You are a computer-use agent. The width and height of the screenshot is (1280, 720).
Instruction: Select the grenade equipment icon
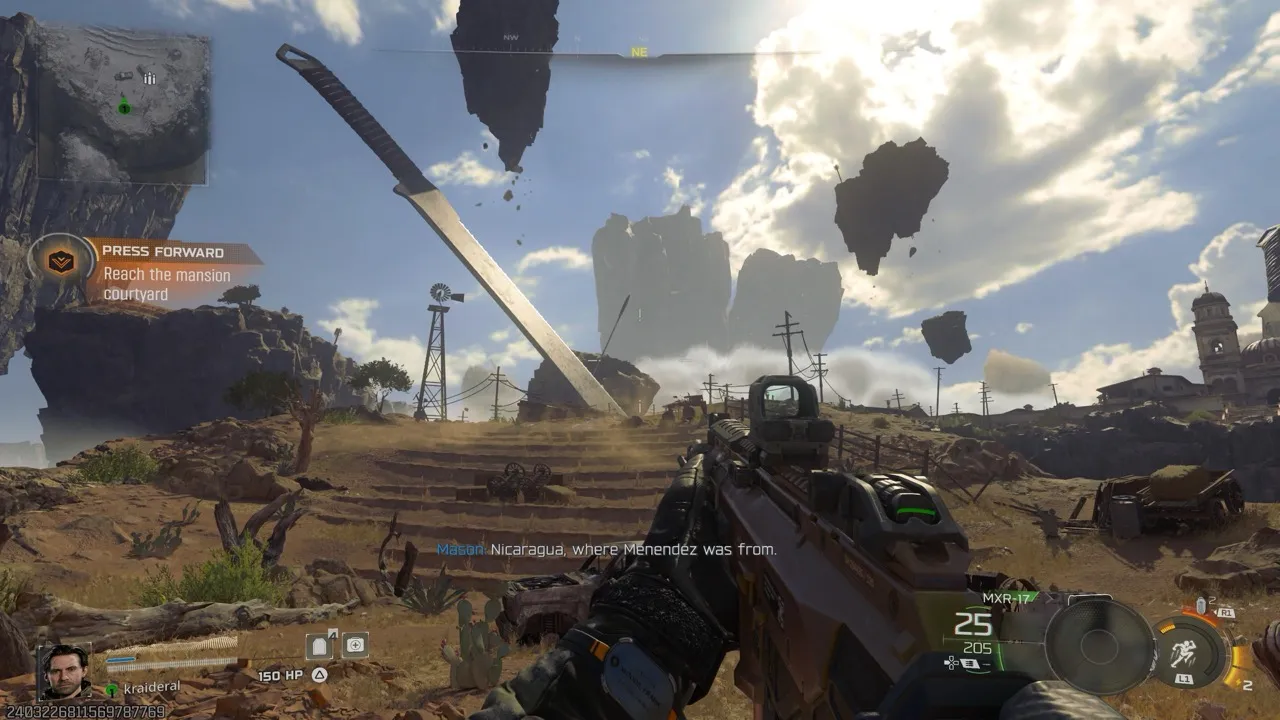(1202, 607)
